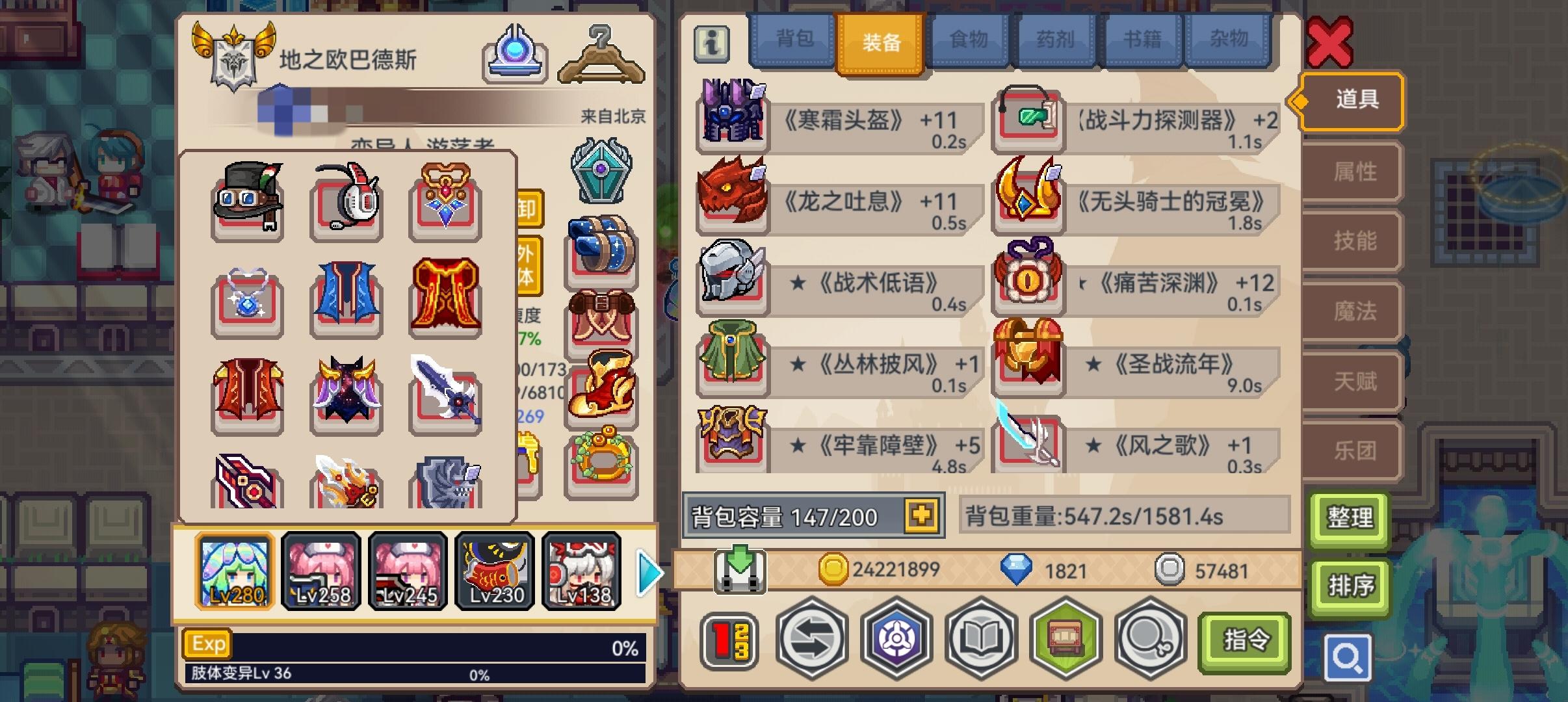Screen dimensions: 1568x702
Task: Click the Exp progress bar
Action: click(416, 647)
